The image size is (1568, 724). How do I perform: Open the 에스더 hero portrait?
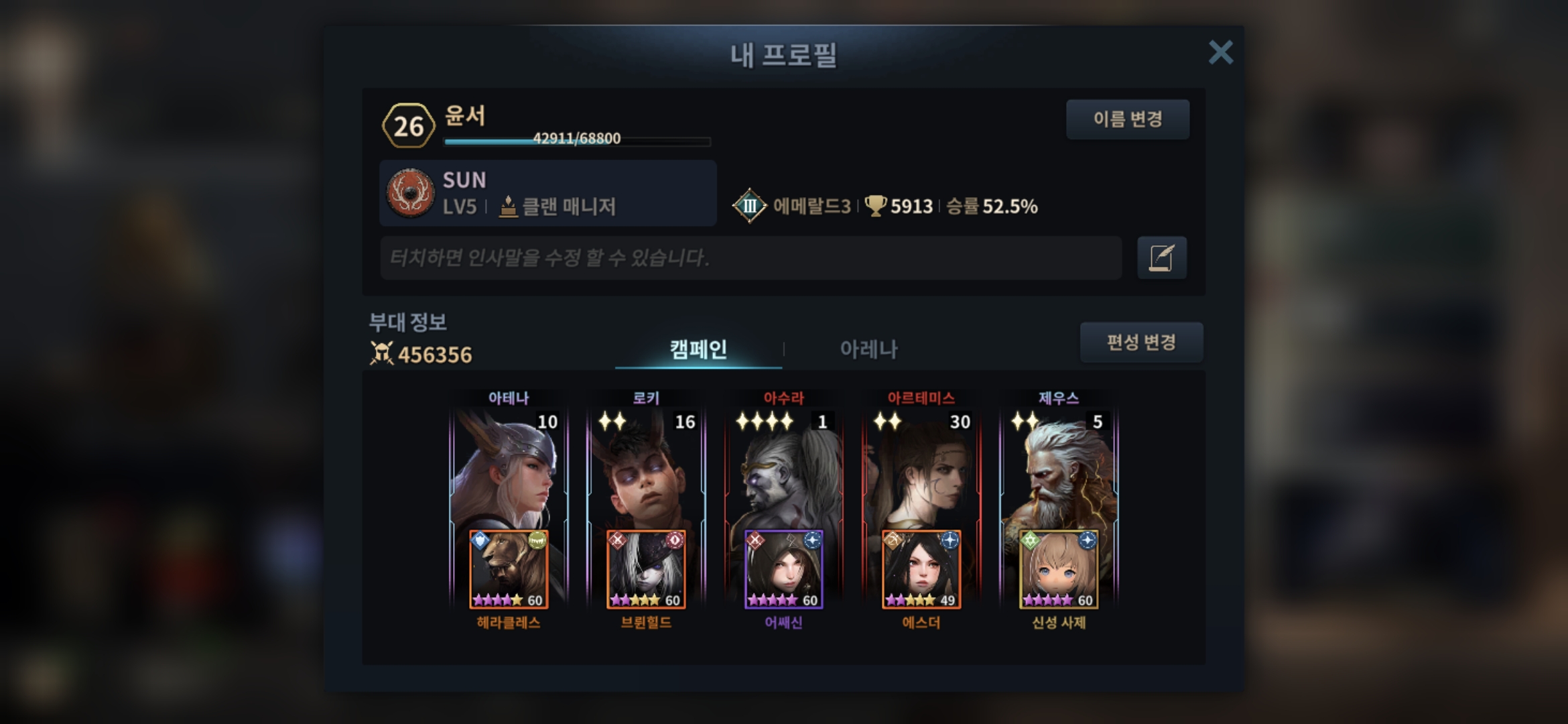[921, 570]
